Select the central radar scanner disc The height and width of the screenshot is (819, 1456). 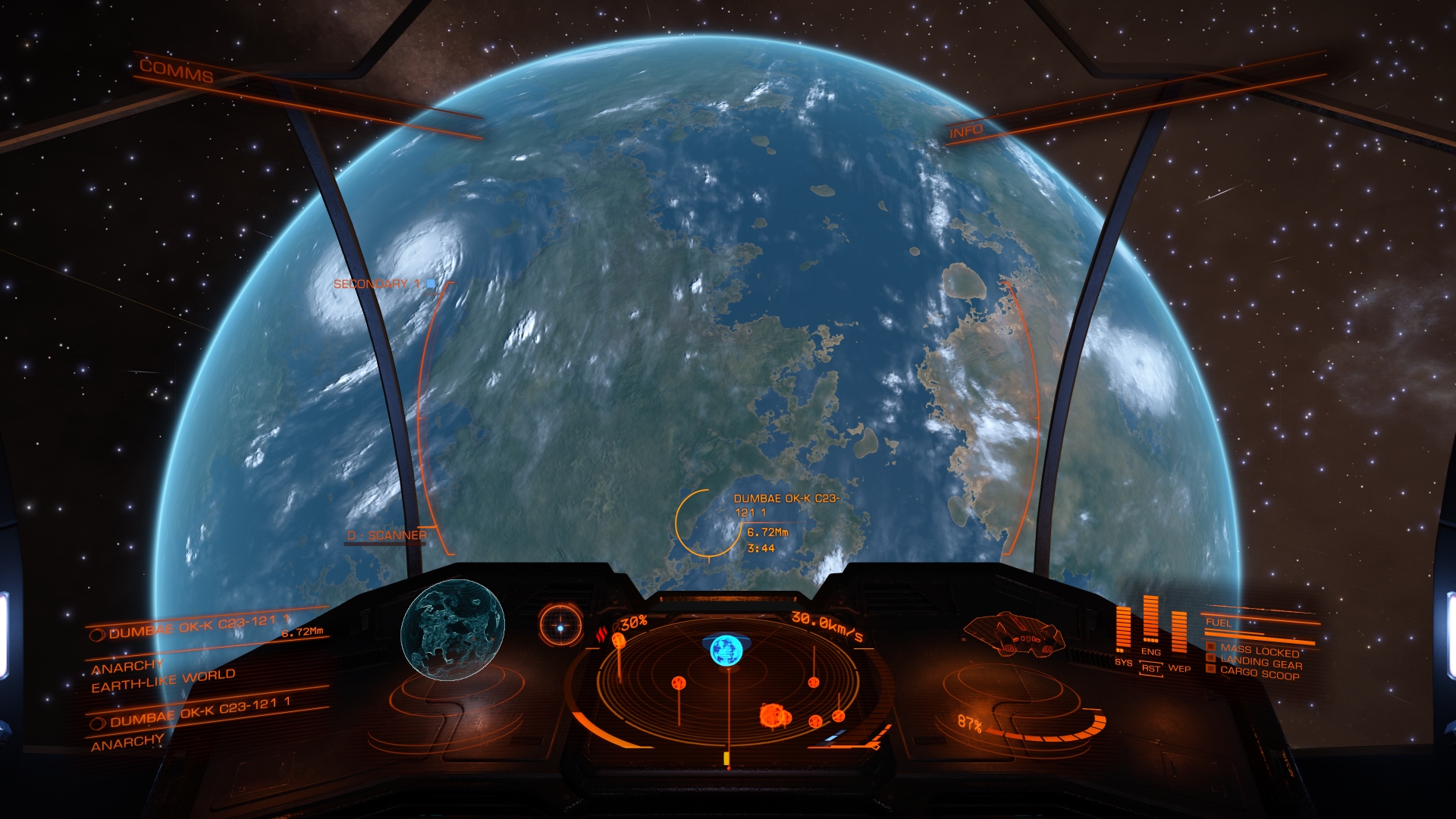pyautogui.click(x=728, y=682)
